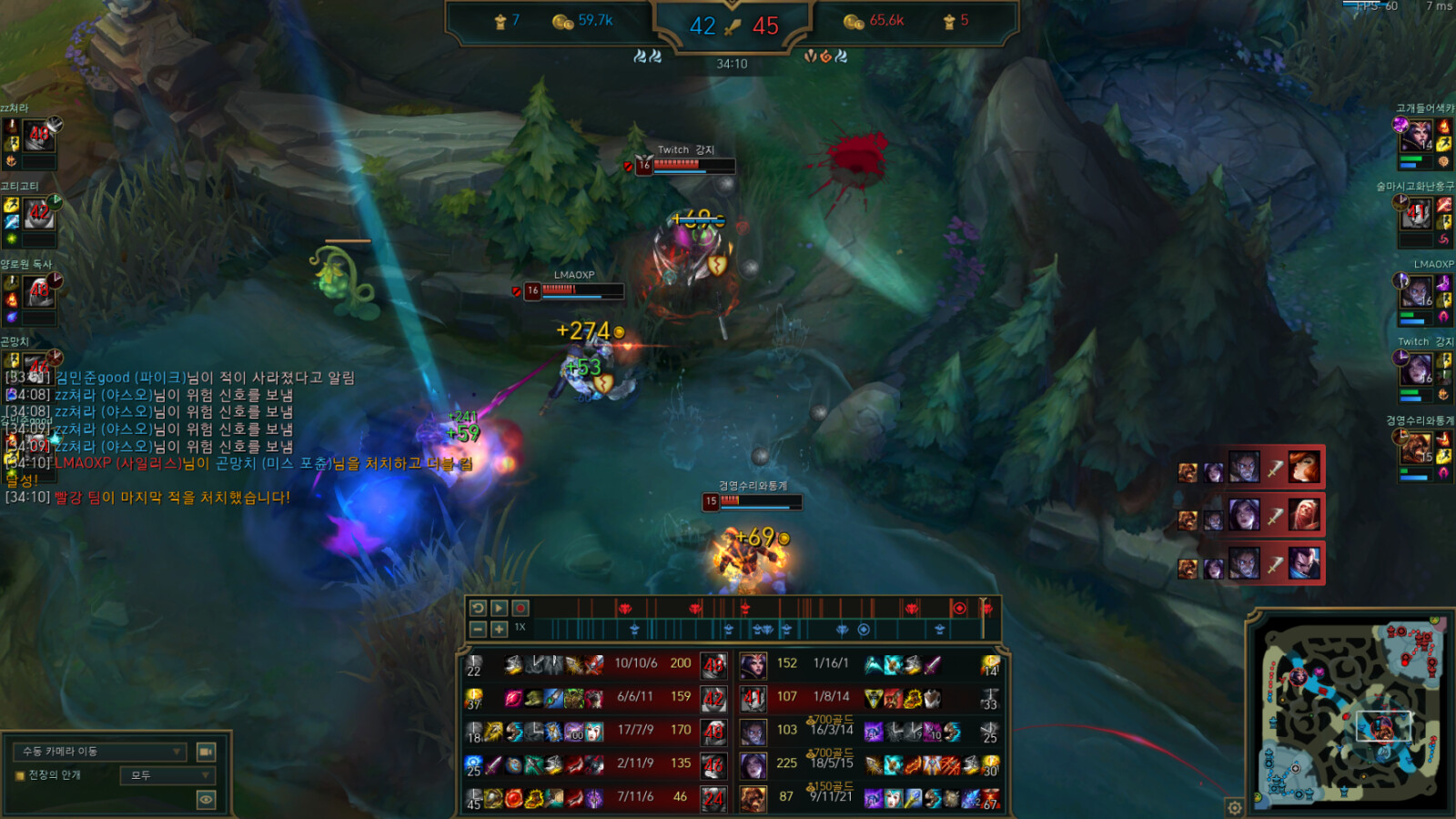Toggle the eye icon visibility button

(x=207, y=800)
